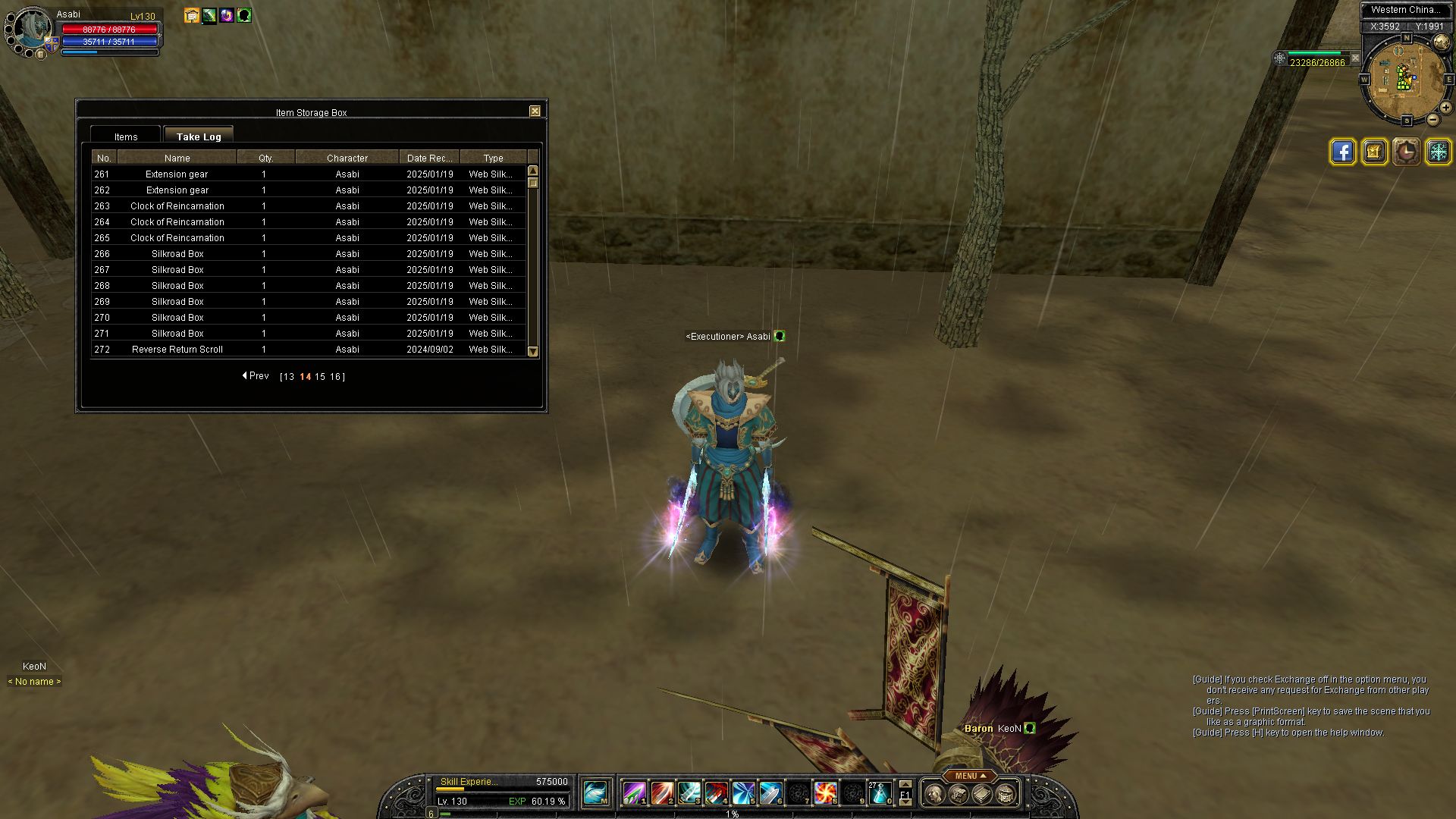This screenshot has height=819, width=1456.
Task: Open the golden treasure chest icon
Action: click(x=1374, y=152)
